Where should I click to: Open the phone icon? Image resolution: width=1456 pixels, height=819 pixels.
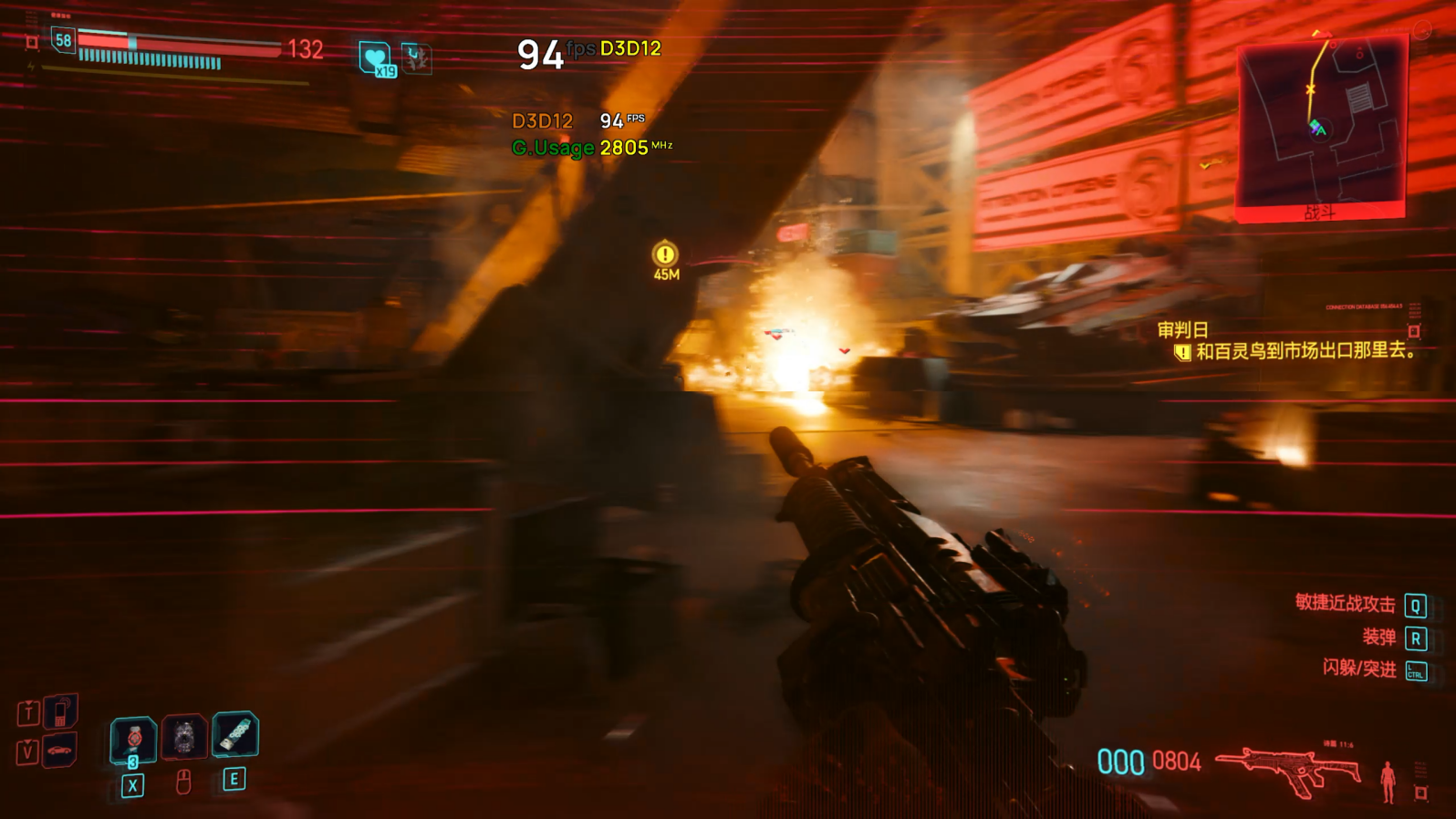point(59,711)
